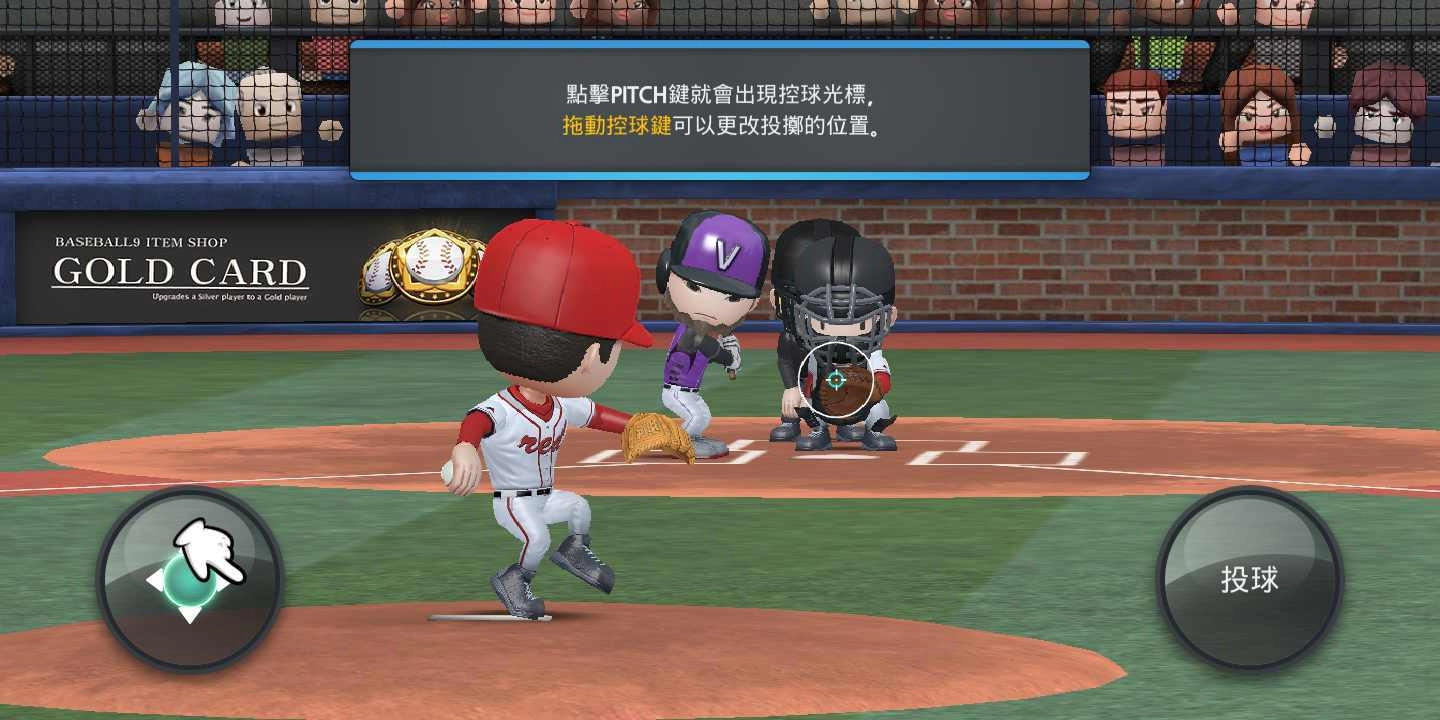Open the GOLD CARD item shop ad

(180, 272)
